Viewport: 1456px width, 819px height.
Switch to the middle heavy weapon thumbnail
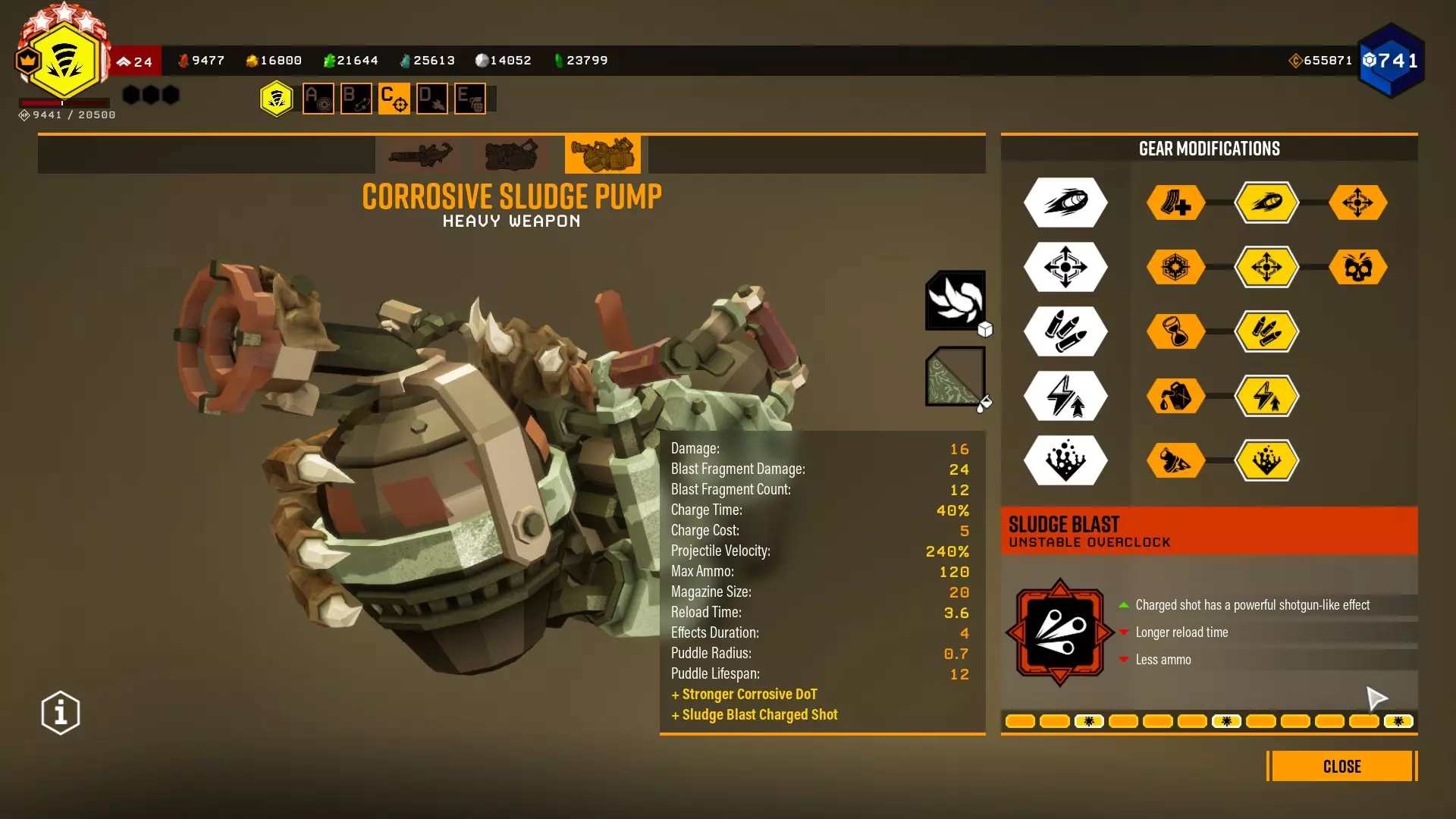click(512, 155)
